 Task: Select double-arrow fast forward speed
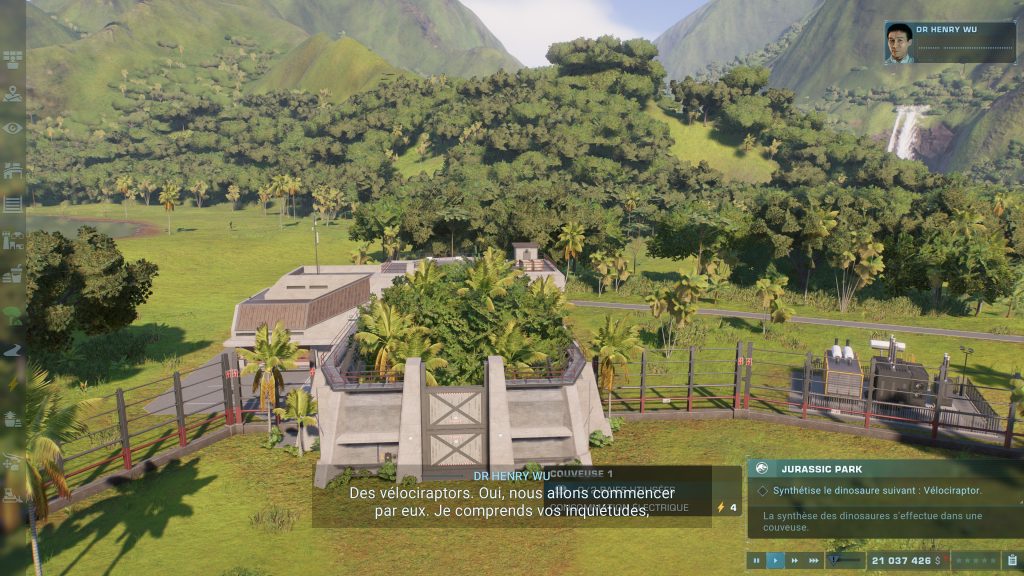pos(793,561)
